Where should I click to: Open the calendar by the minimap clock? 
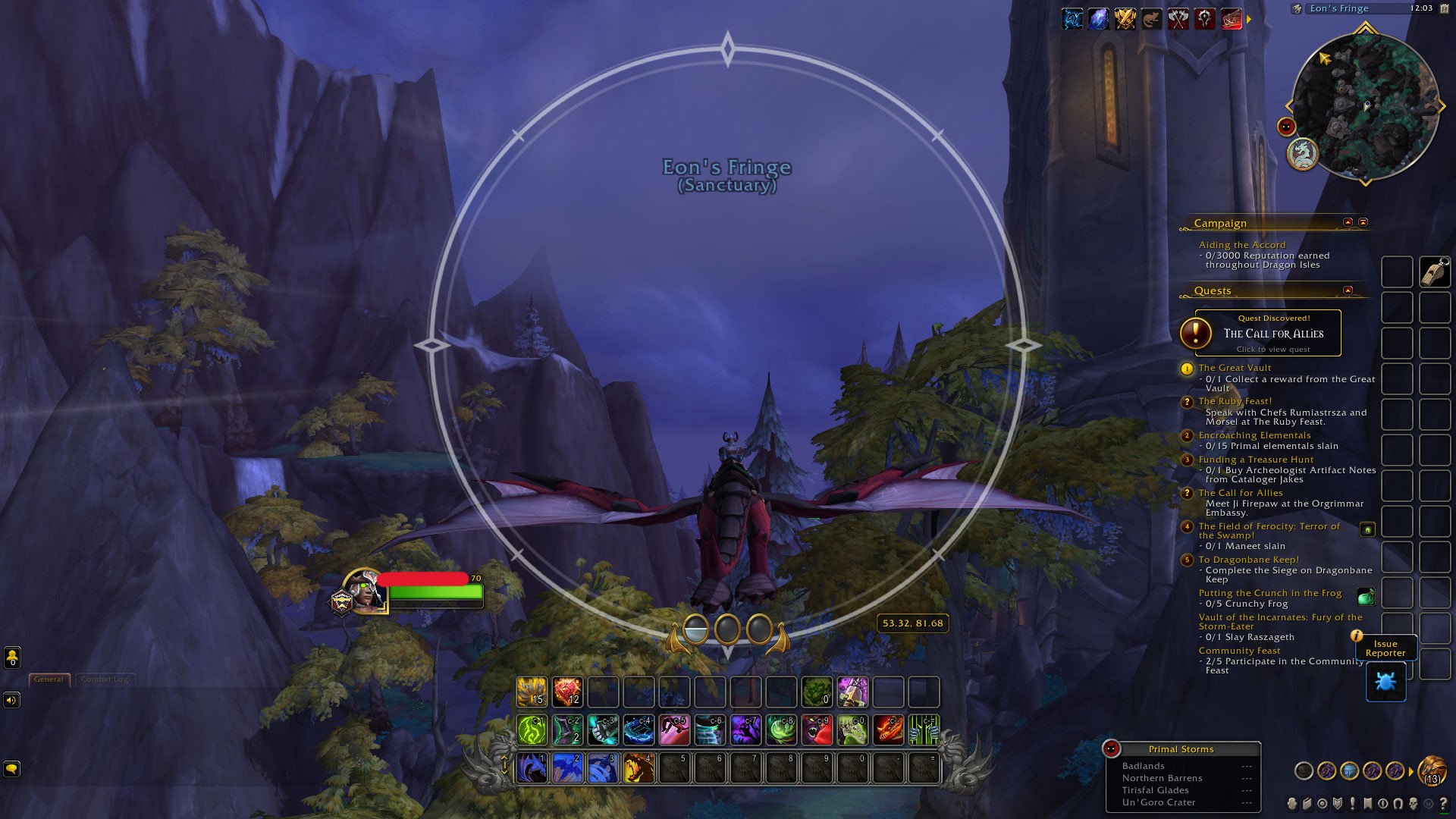click(x=1444, y=8)
